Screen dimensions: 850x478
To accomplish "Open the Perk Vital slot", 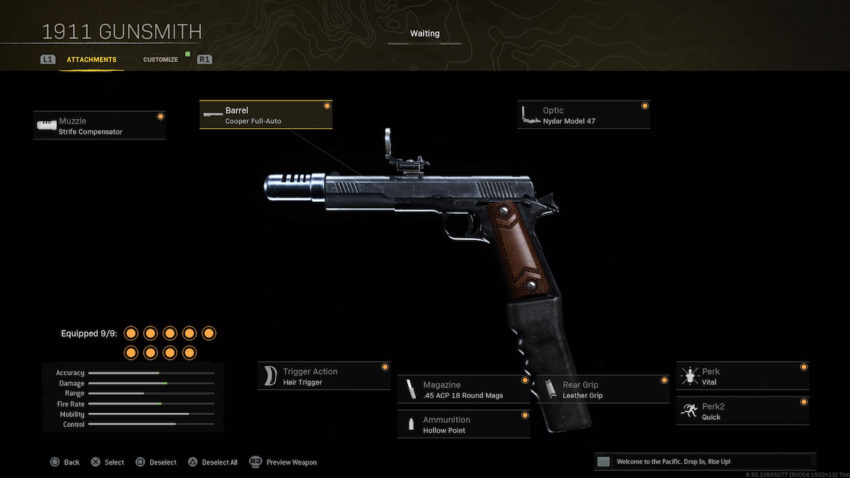I will [742, 376].
